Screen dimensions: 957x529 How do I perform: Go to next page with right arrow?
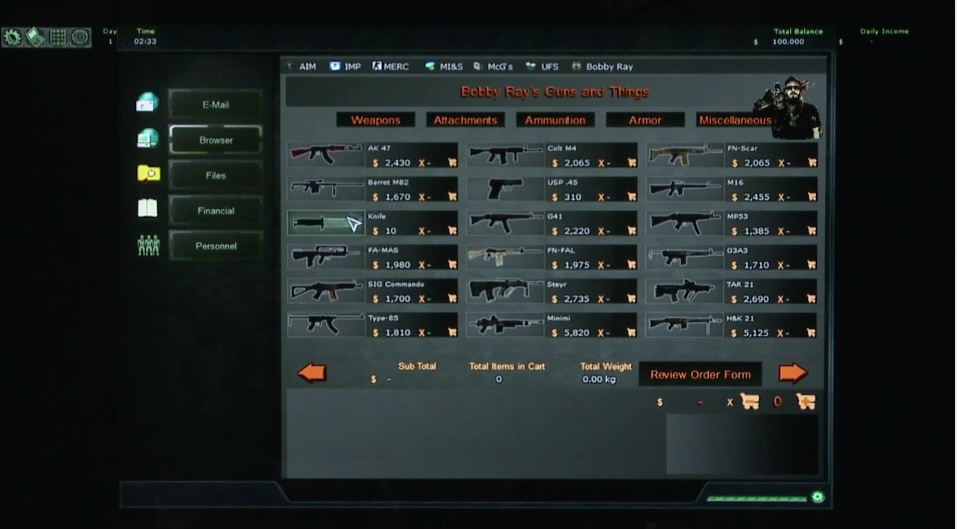tap(792, 373)
